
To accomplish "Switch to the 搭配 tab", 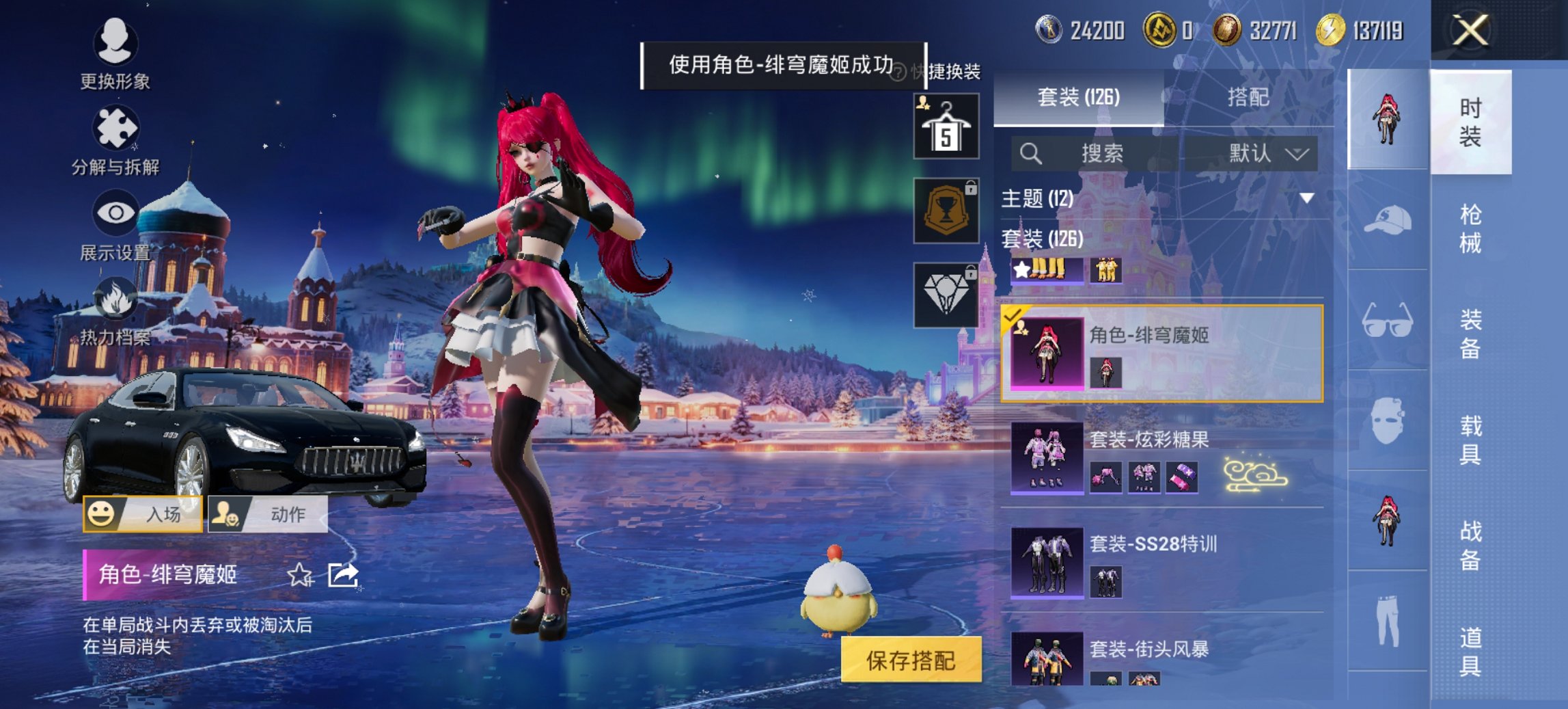I will (1250, 99).
